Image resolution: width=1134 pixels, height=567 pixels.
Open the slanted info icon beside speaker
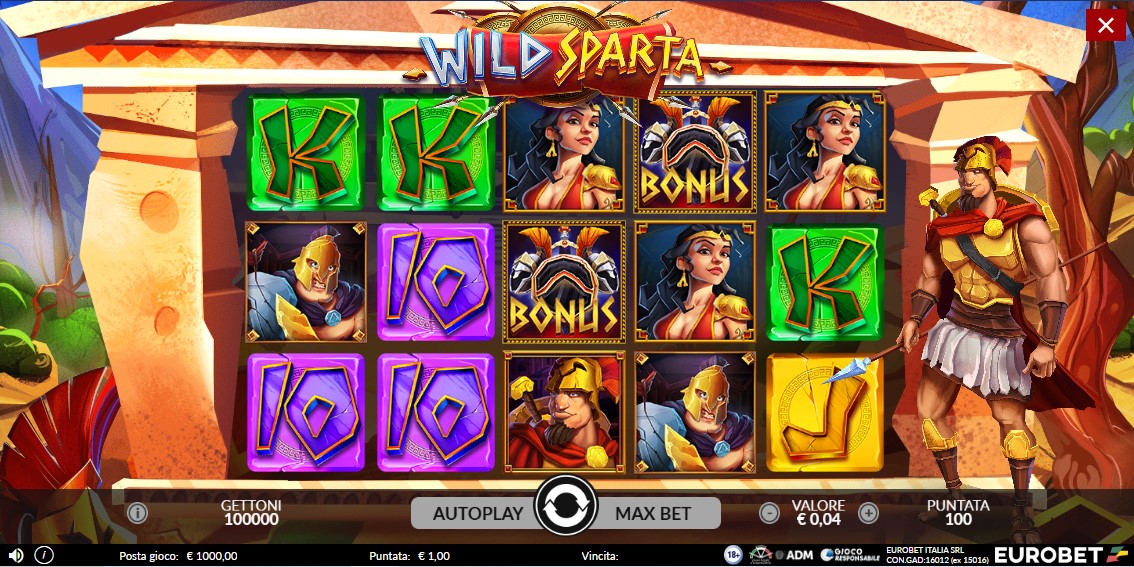click(x=44, y=555)
